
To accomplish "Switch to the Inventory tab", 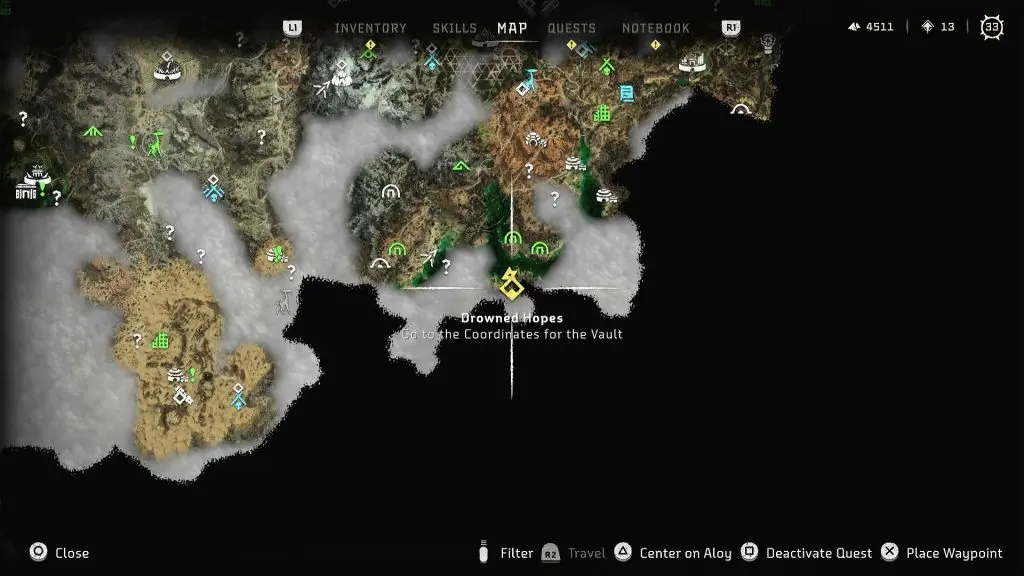I will coord(370,28).
